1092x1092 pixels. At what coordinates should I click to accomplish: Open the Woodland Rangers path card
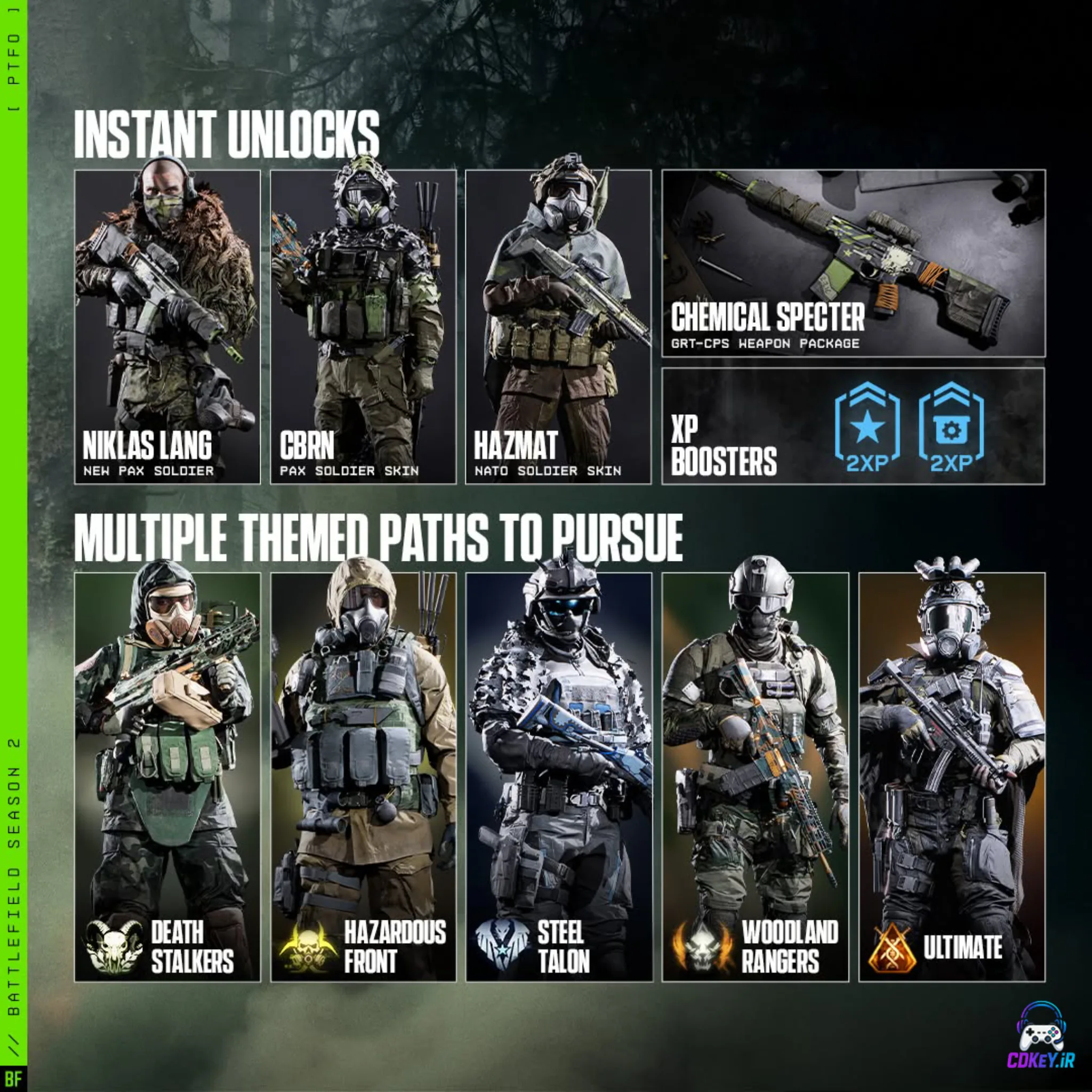pyautogui.click(x=755, y=776)
